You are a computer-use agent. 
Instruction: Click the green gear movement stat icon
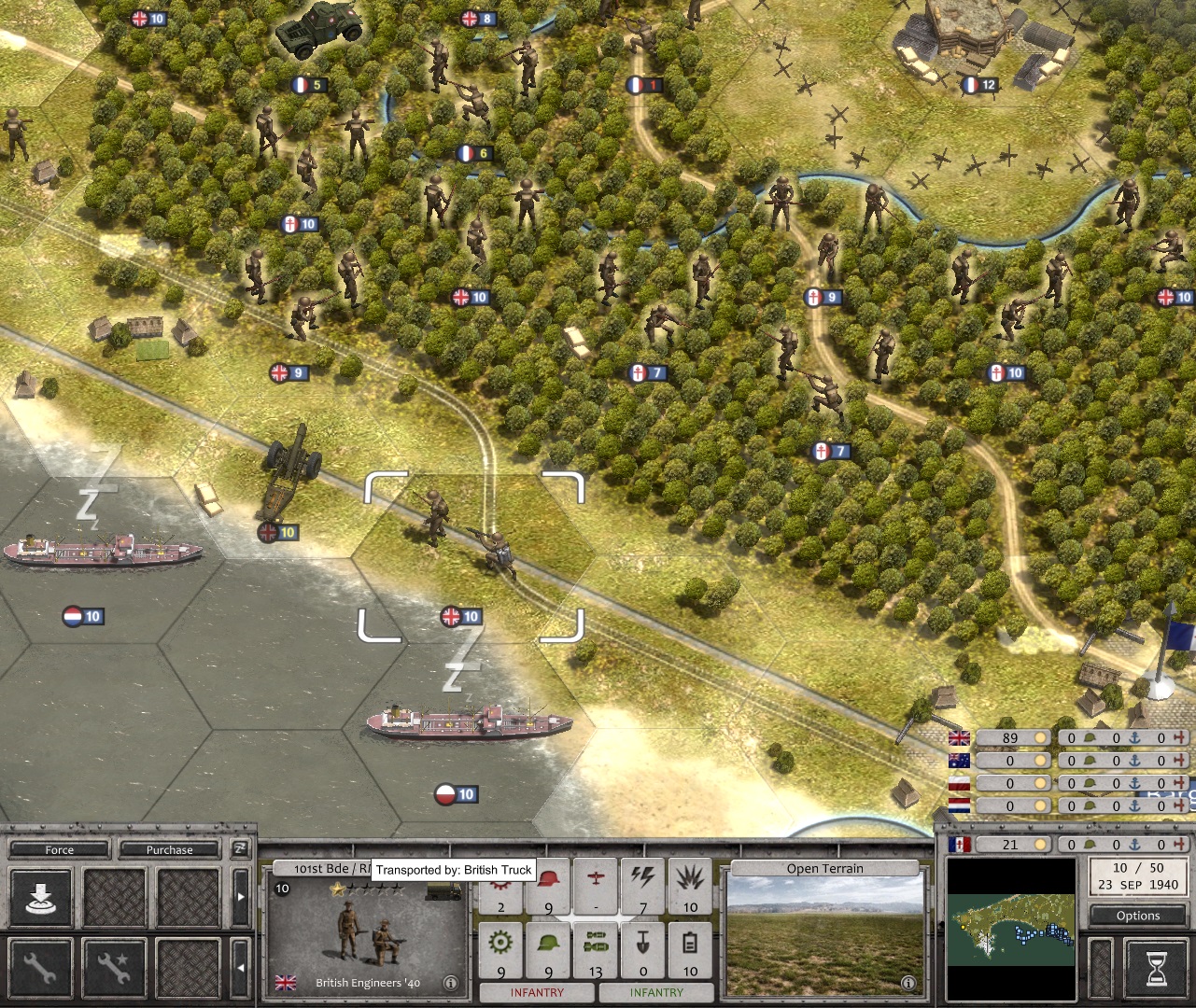pyautogui.click(x=500, y=942)
